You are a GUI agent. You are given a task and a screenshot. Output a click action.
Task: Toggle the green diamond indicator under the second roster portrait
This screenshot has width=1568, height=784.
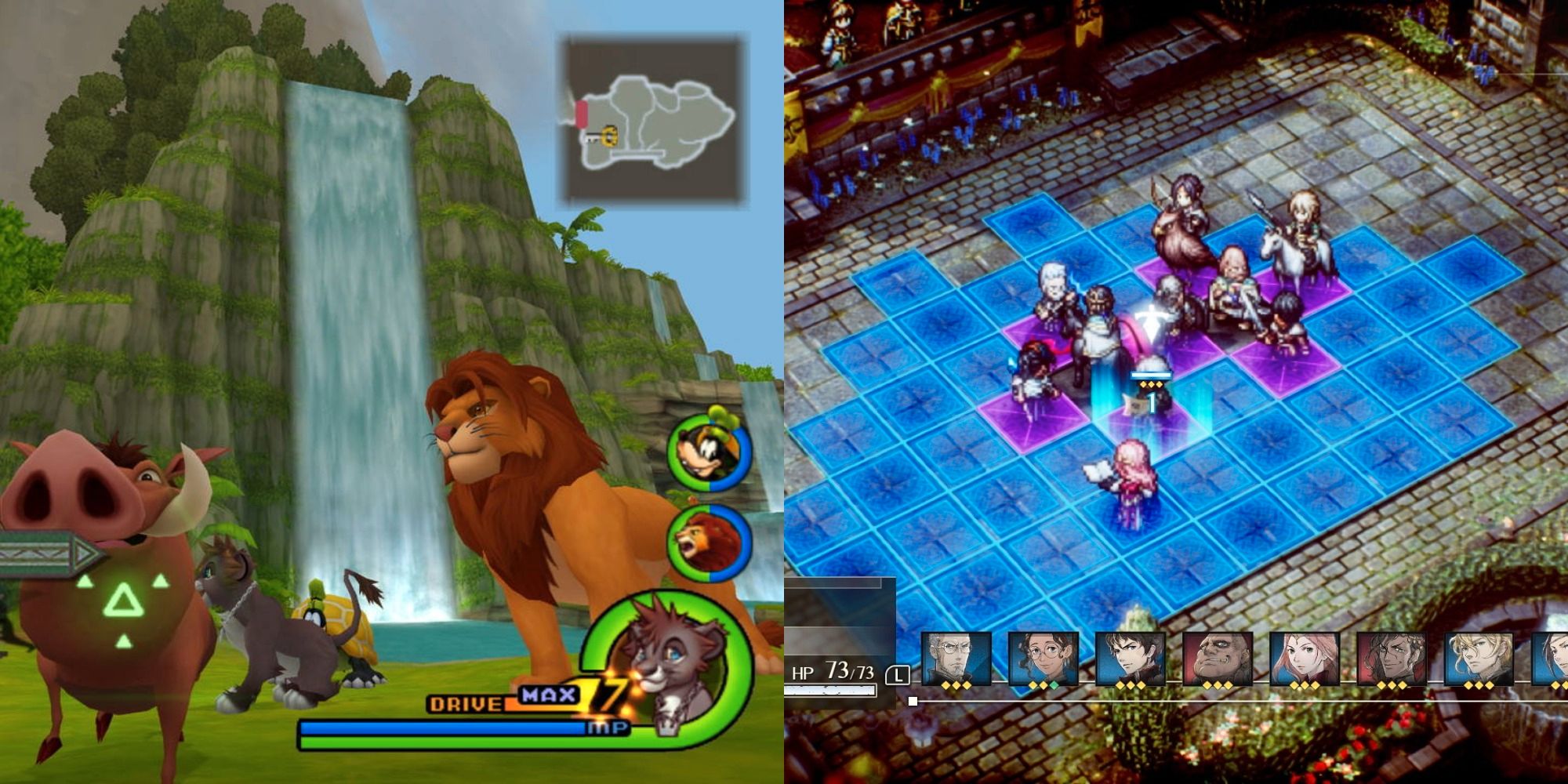[1053, 684]
